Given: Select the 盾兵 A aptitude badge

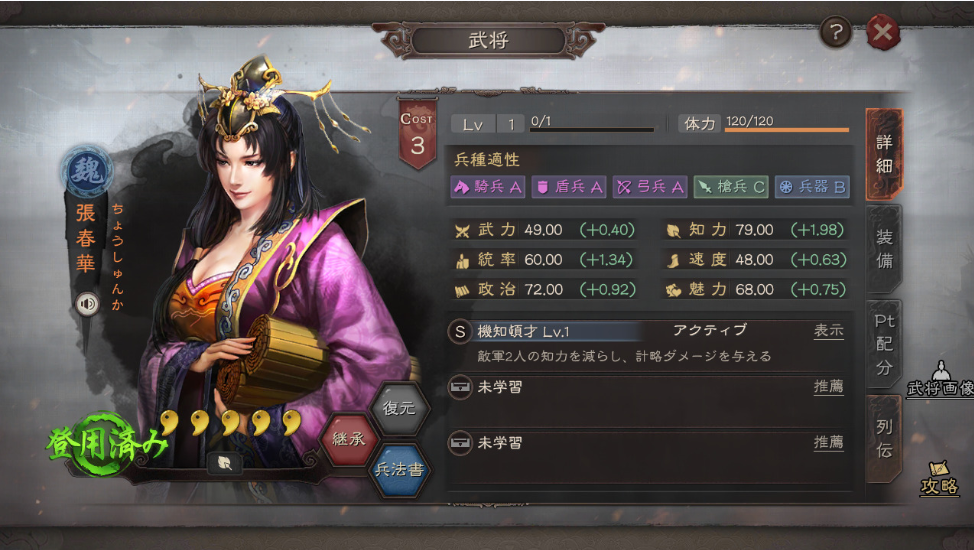Looking at the screenshot, I should click(x=569, y=186).
